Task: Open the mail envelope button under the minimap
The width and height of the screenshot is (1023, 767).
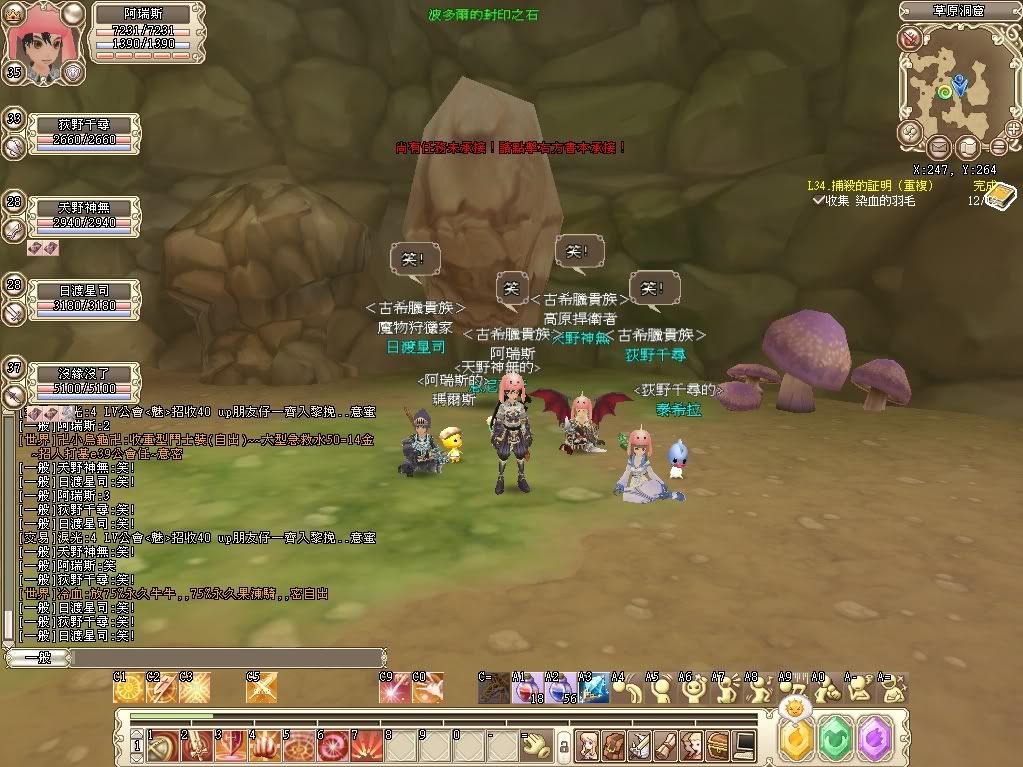Action: coord(940,148)
